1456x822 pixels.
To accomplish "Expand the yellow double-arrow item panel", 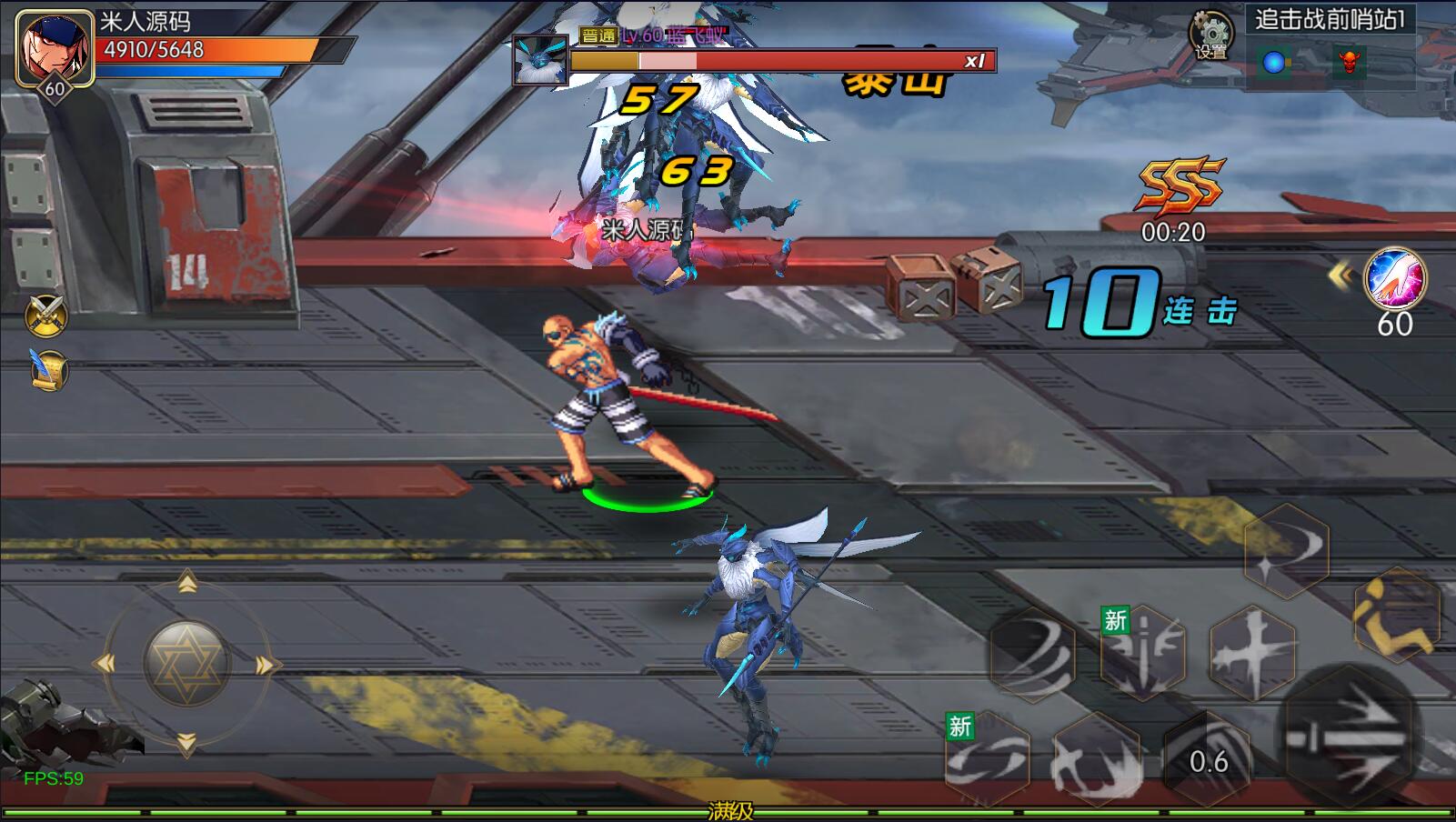I will pyautogui.click(x=1340, y=275).
